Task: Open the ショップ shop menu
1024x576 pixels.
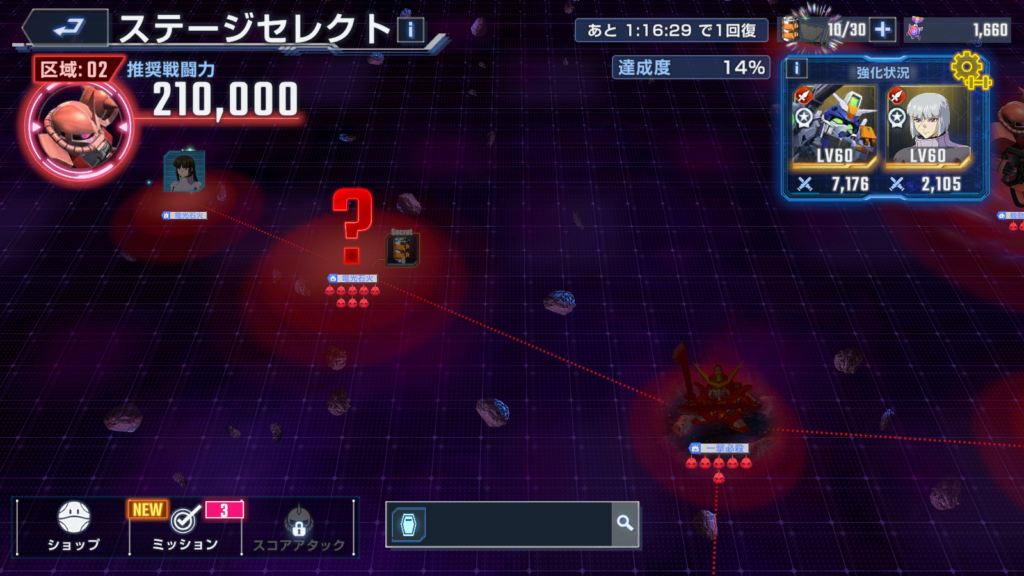Action: click(74, 527)
